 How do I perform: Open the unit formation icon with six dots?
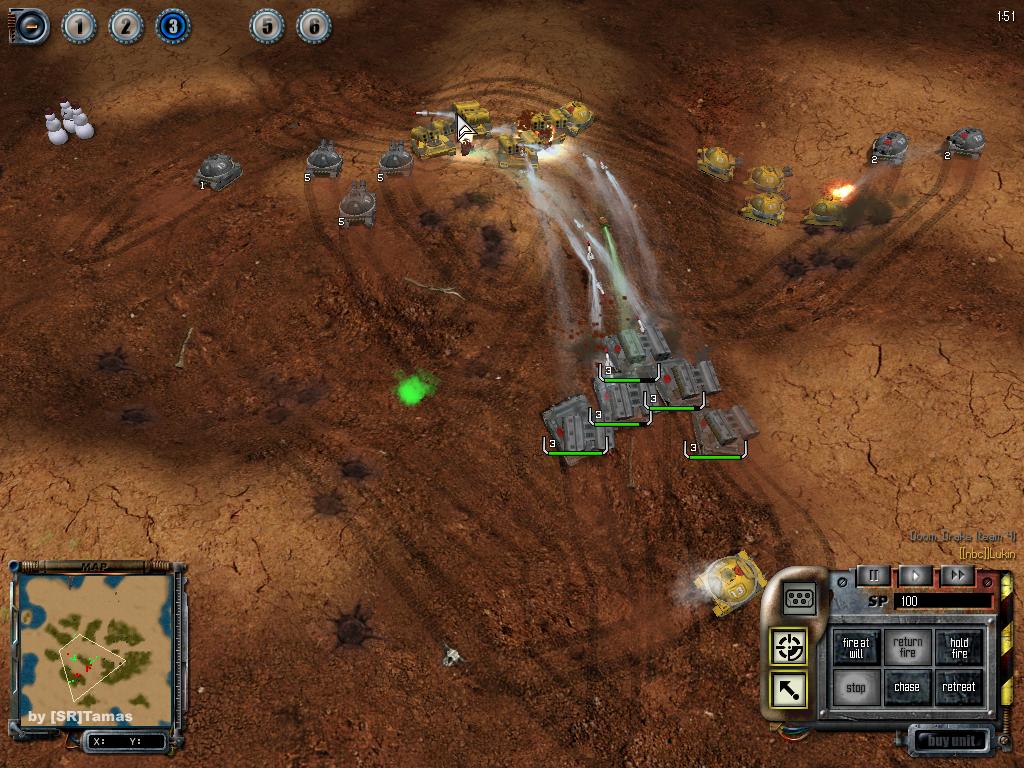[800, 598]
